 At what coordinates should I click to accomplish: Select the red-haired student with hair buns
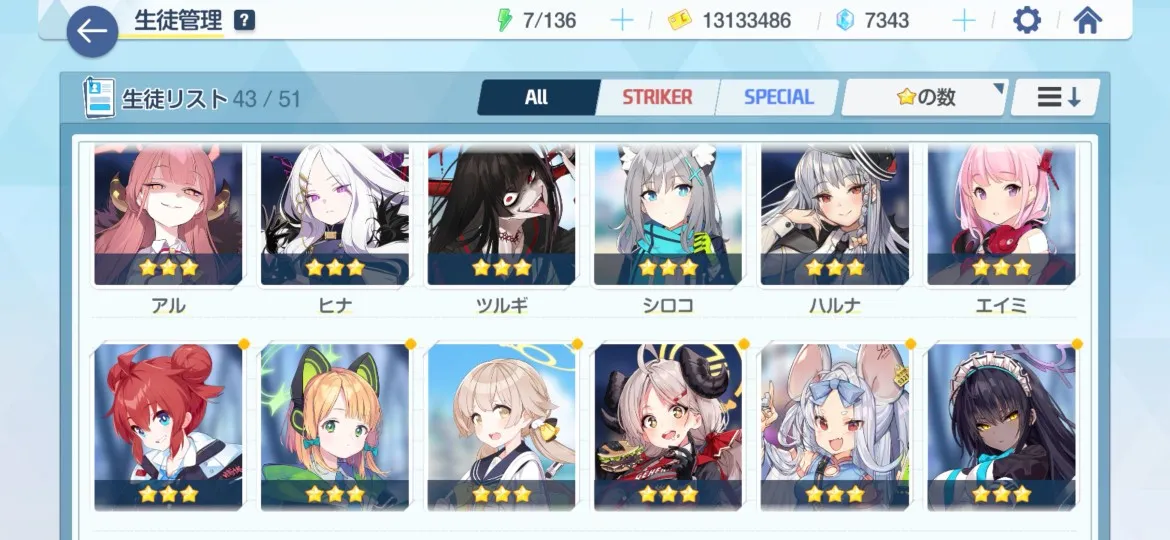pyautogui.click(x=168, y=427)
